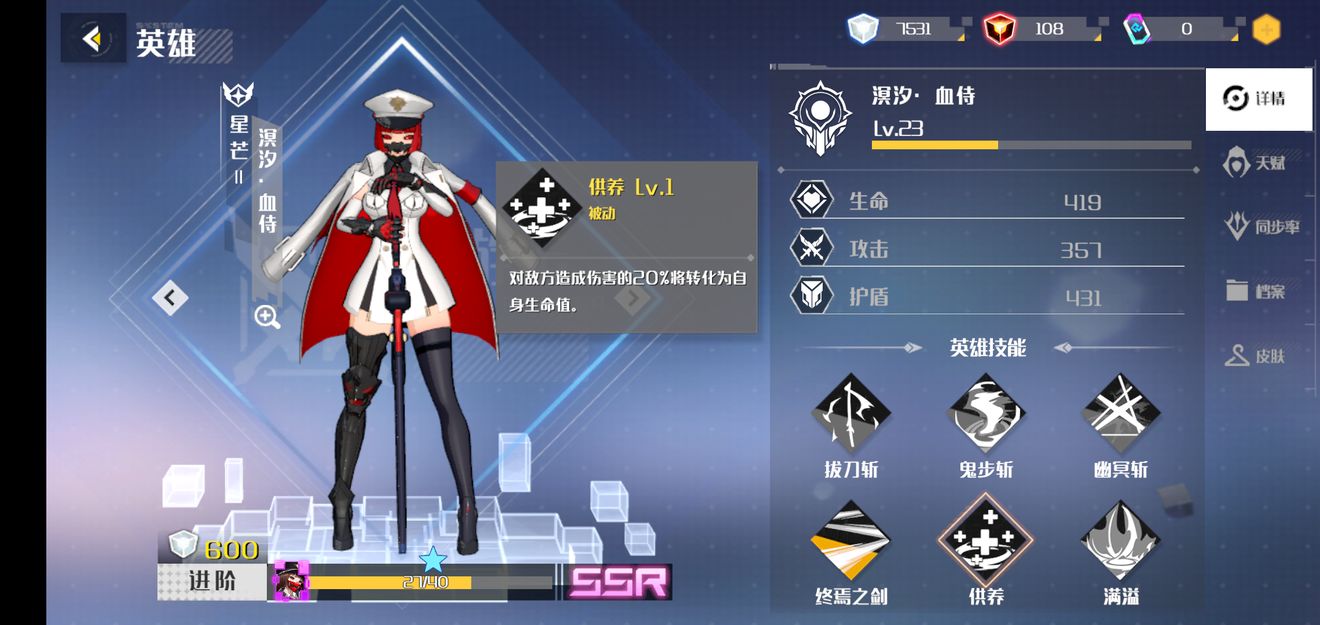Click the 进阶 advance button

(x=212, y=580)
